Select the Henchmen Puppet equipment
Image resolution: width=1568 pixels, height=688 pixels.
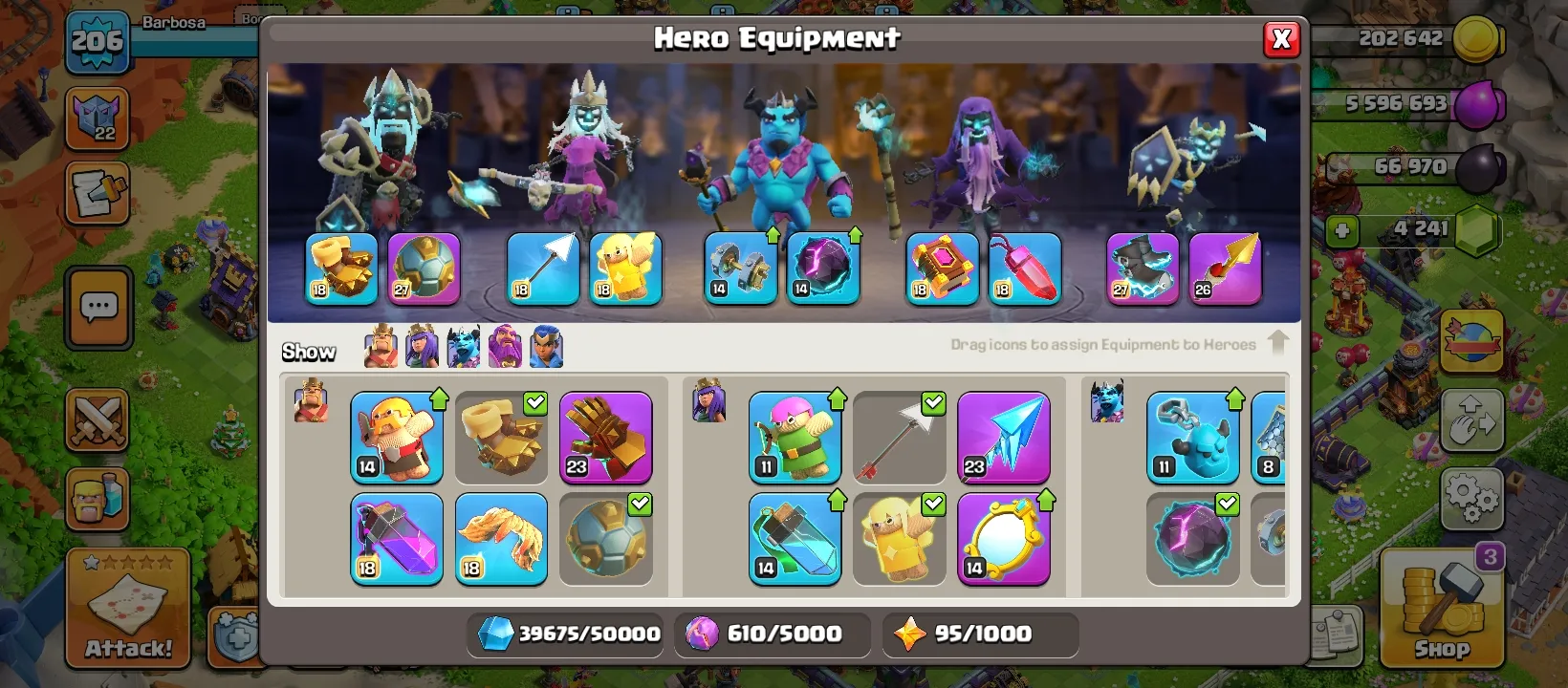coord(1192,438)
